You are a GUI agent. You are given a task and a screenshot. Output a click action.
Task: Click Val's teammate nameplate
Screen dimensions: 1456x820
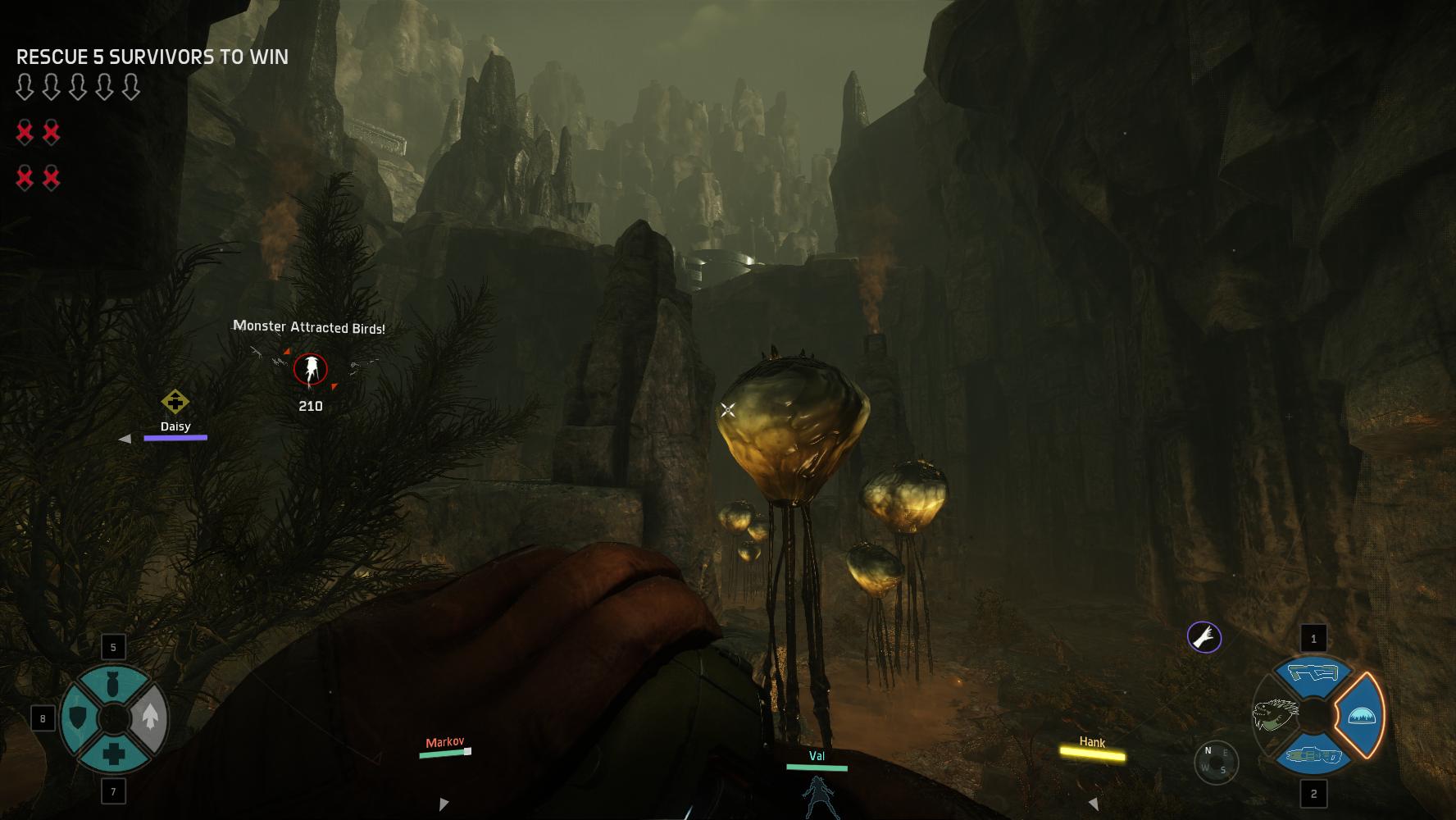tap(817, 757)
